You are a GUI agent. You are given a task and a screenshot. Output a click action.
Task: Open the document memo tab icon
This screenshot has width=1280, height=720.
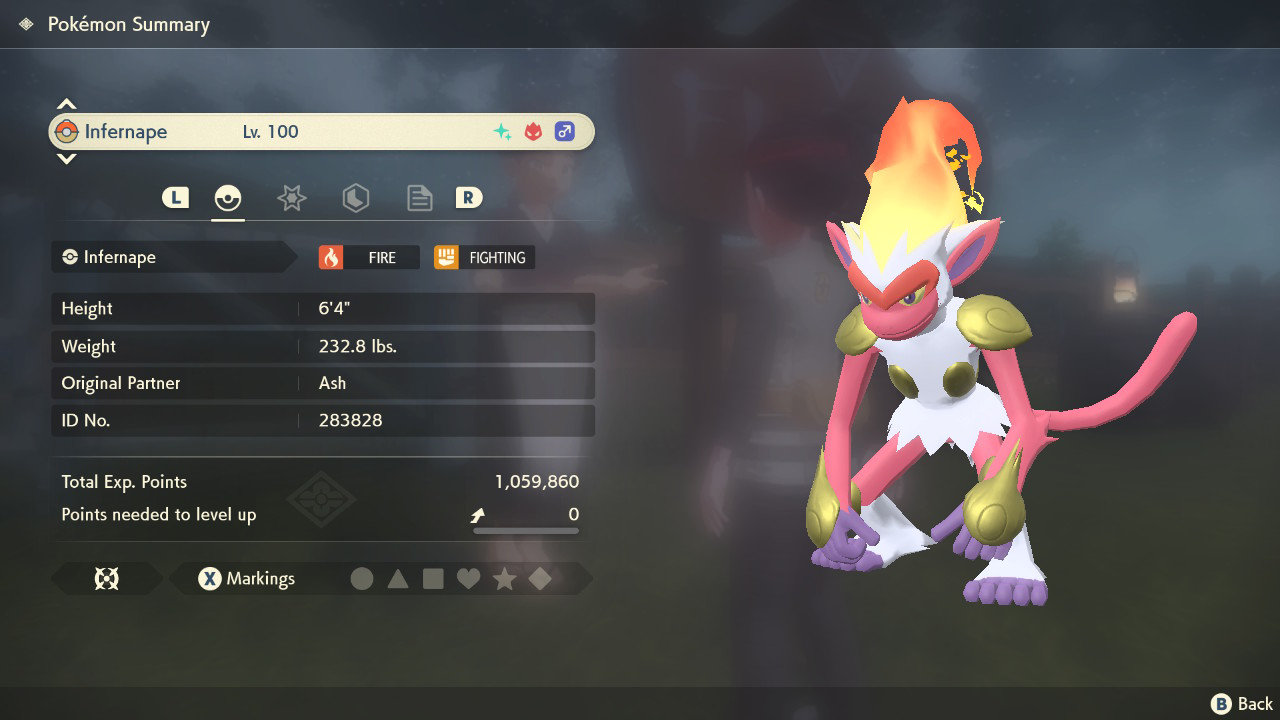pyautogui.click(x=419, y=198)
